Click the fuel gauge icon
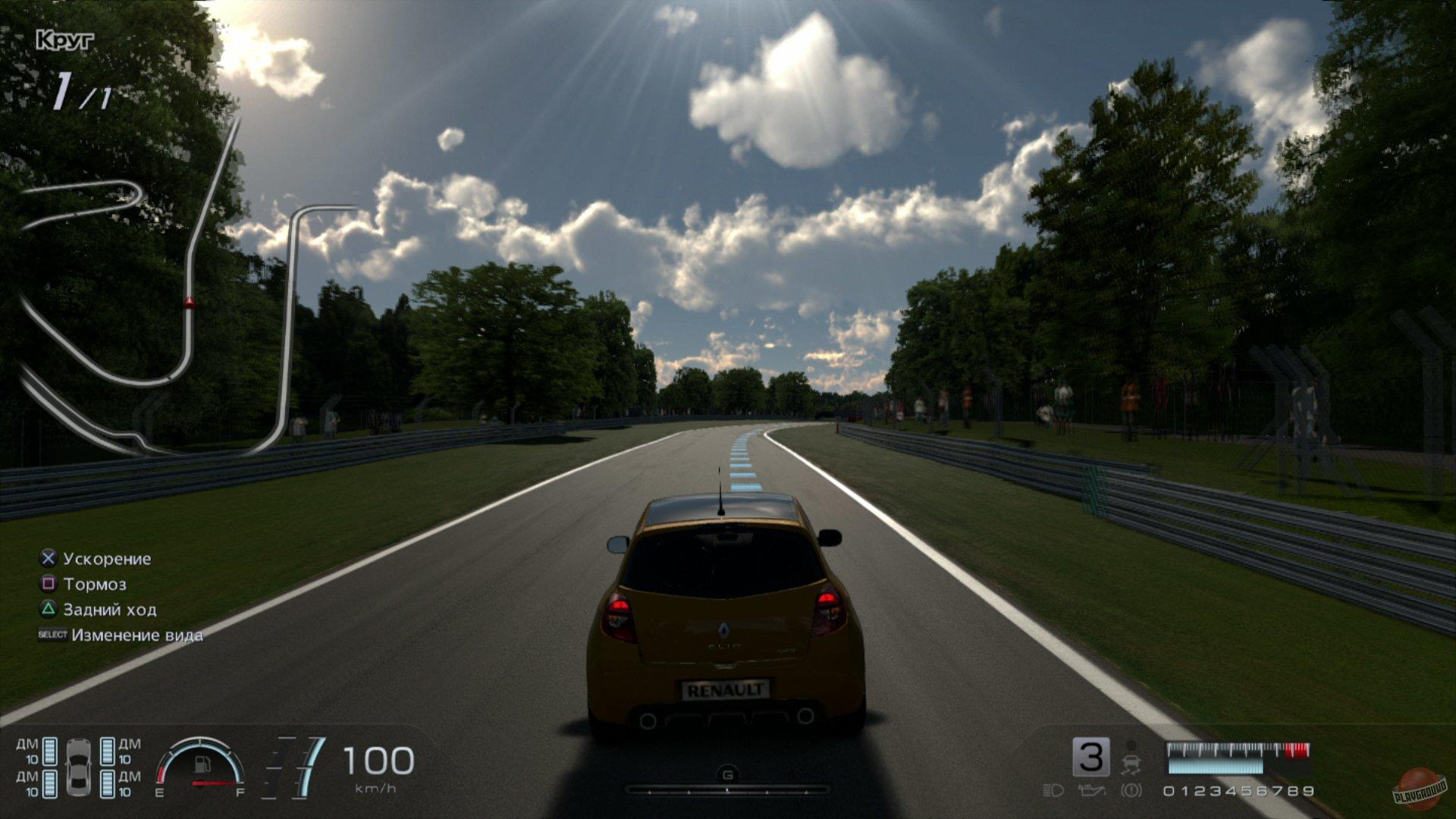 click(x=201, y=766)
